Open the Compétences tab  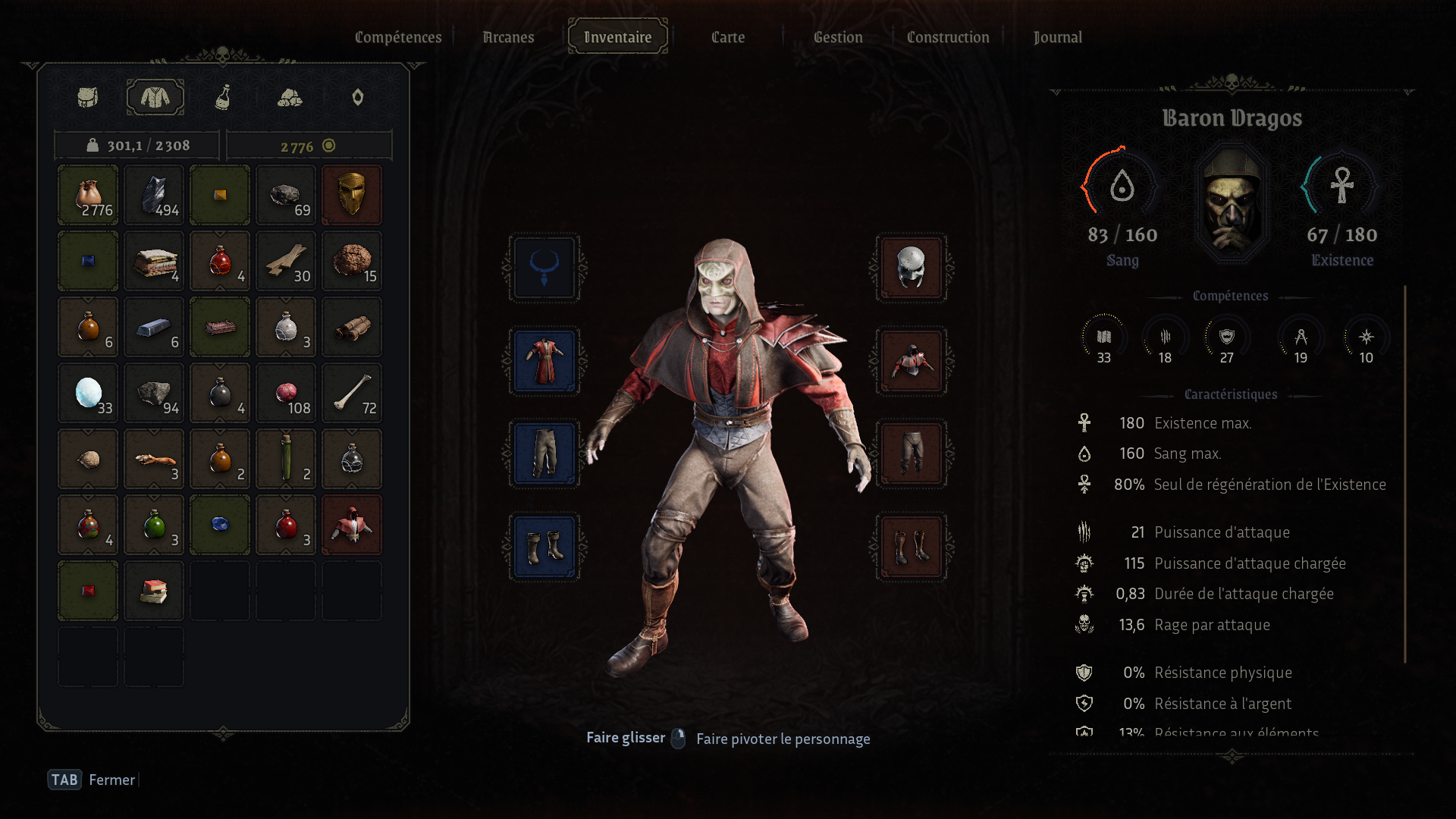[398, 37]
